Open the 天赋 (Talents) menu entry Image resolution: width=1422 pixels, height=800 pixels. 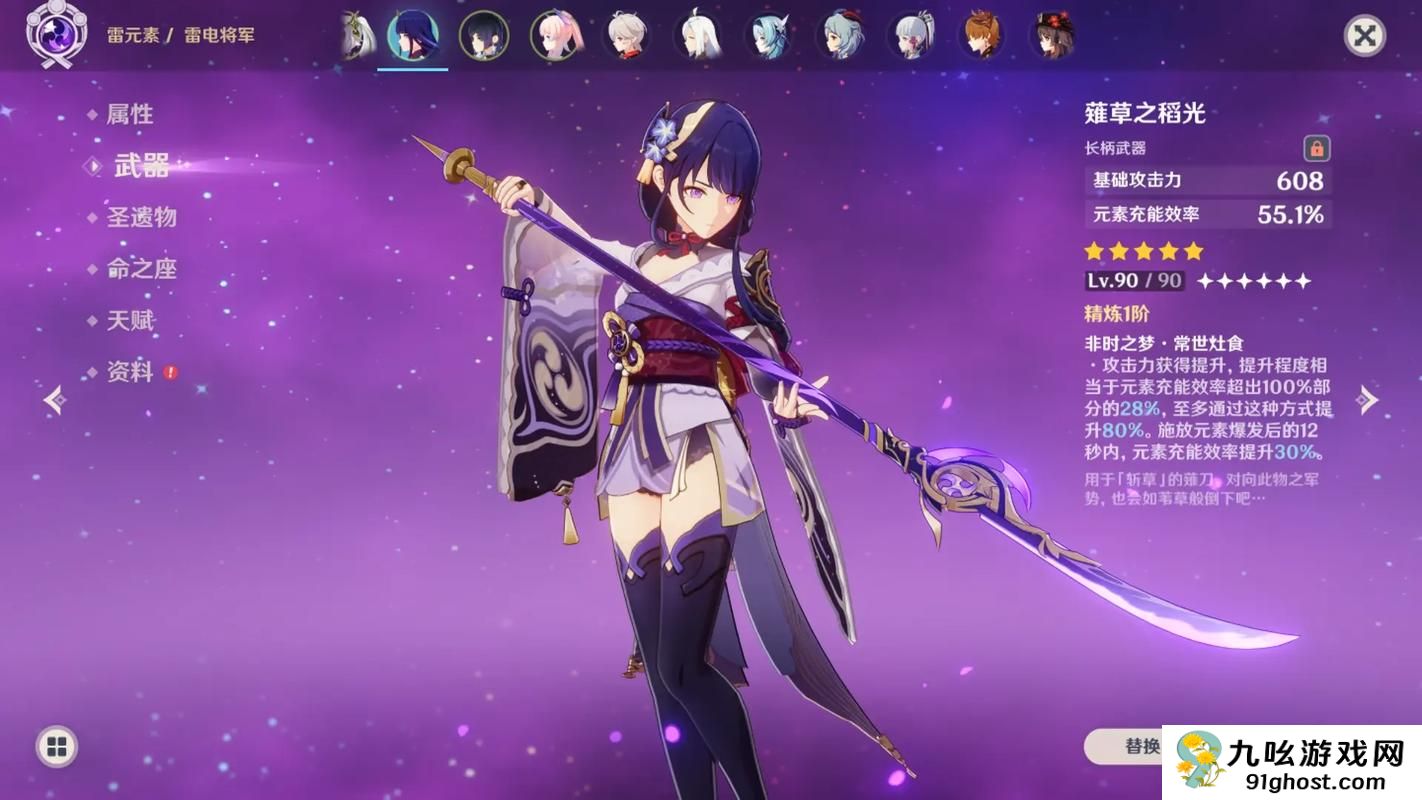coord(130,321)
